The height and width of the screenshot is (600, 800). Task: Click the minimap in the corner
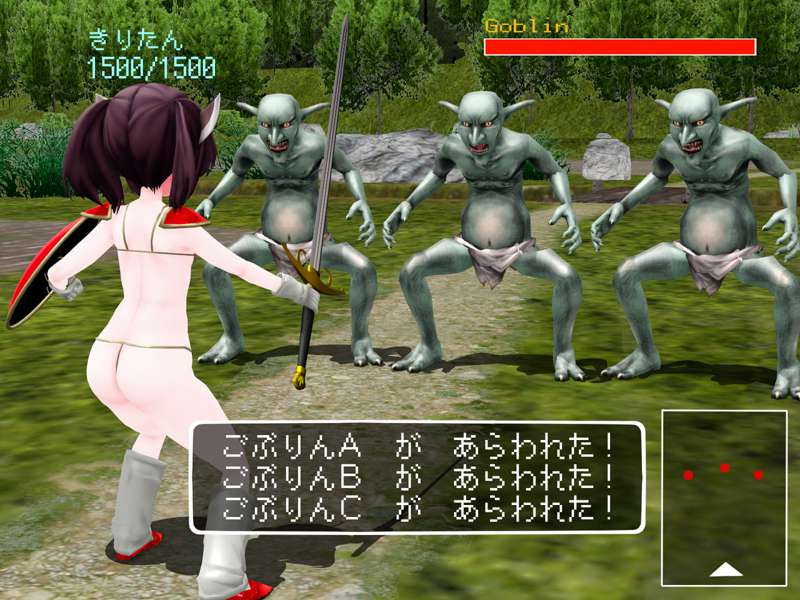tap(724, 497)
